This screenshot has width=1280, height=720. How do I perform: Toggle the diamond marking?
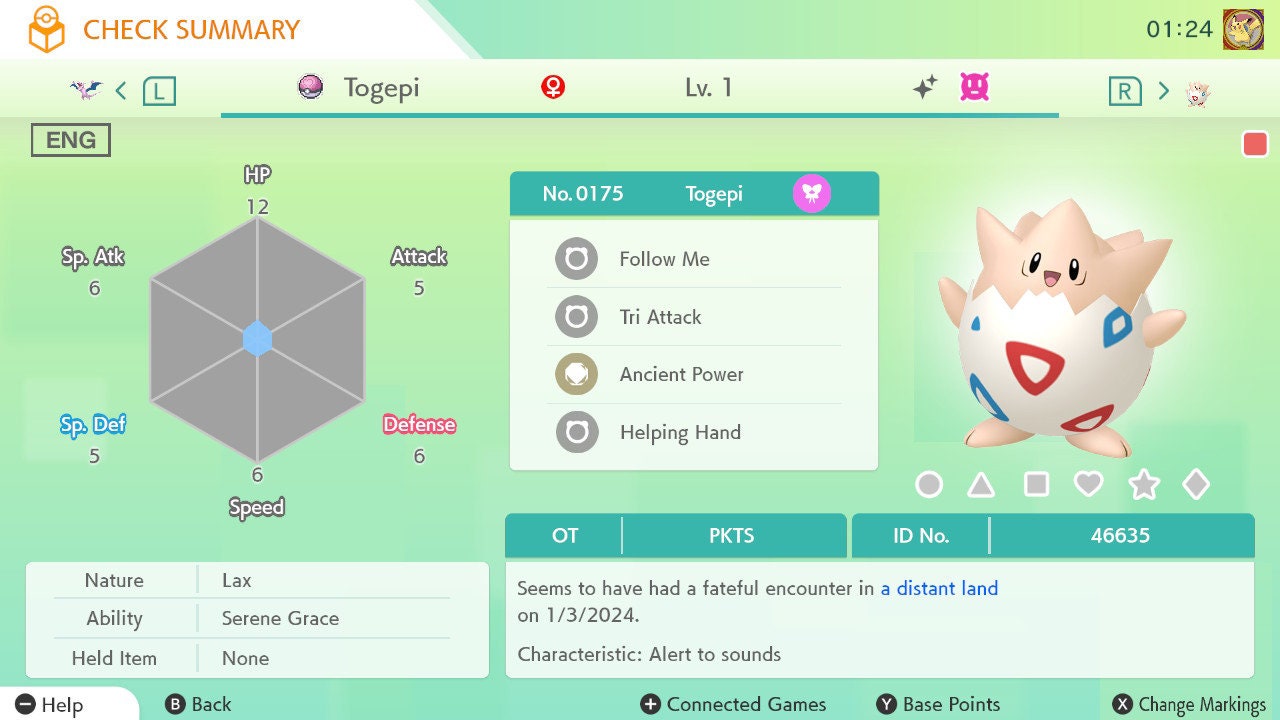click(x=1196, y=485)
